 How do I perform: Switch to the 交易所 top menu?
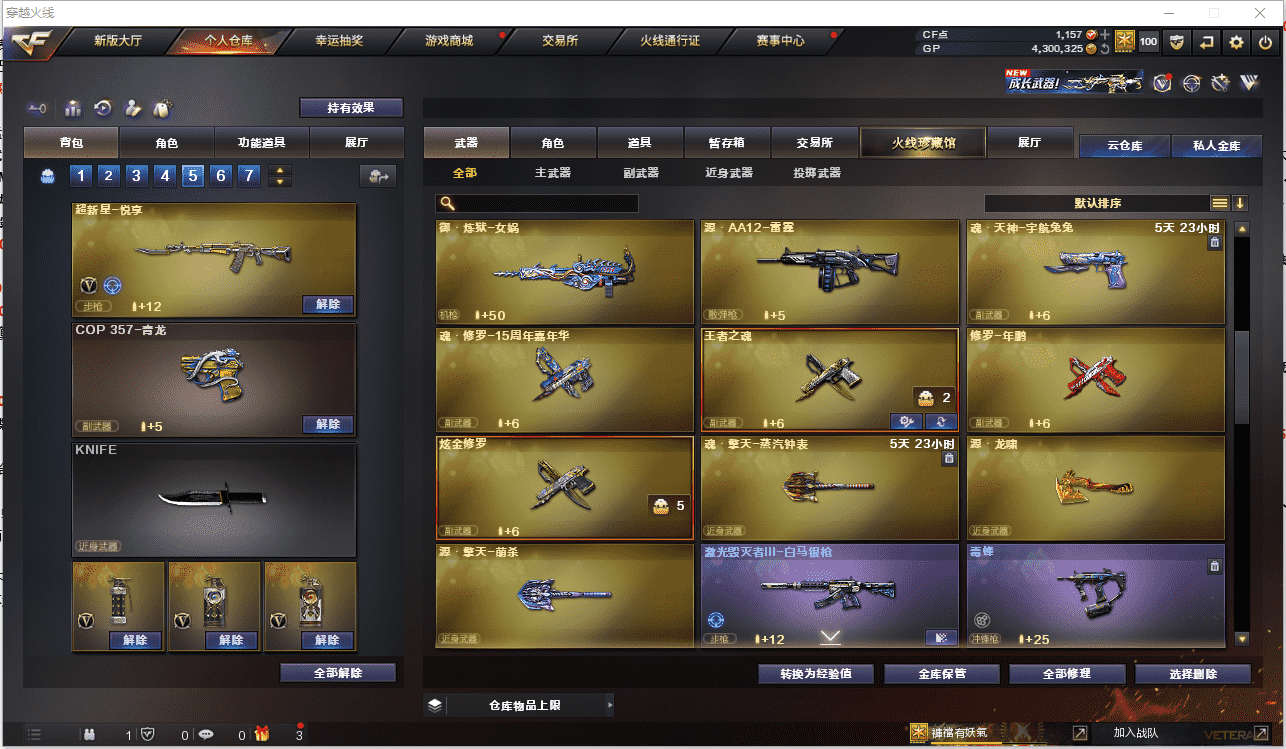[560, 41]
